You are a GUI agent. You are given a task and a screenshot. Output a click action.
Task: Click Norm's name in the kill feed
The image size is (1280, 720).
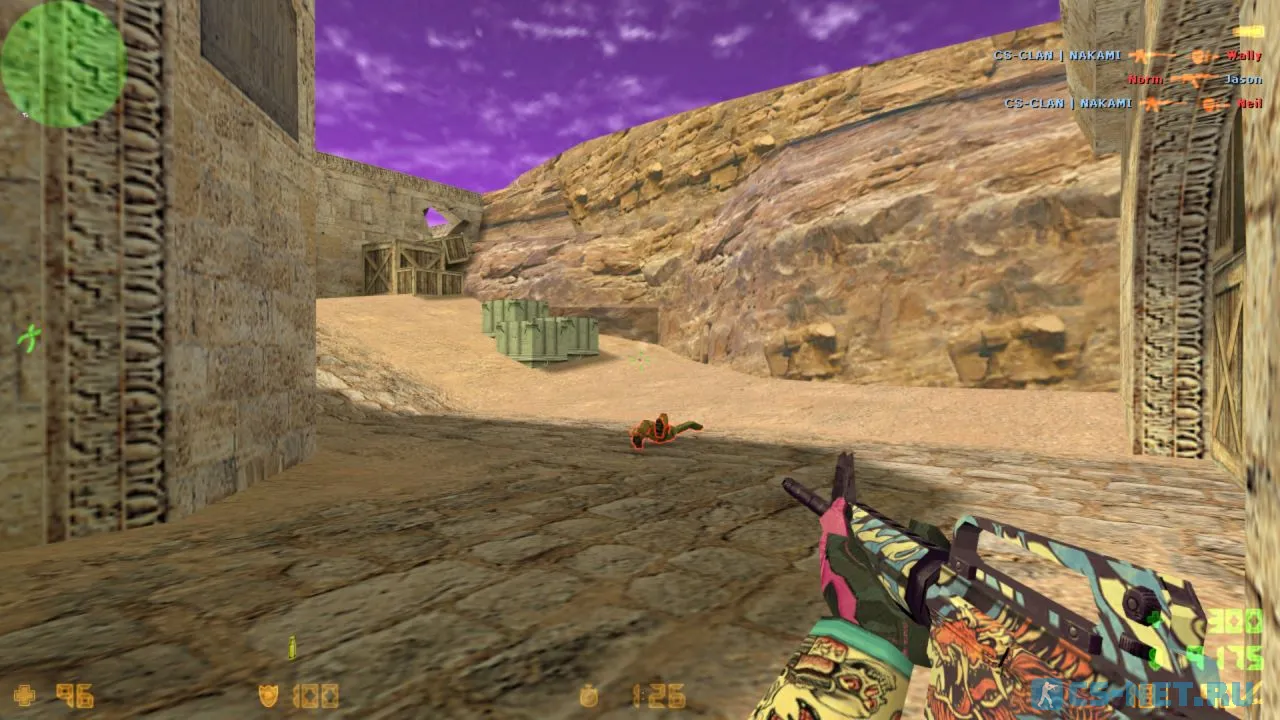point(1146,79)
